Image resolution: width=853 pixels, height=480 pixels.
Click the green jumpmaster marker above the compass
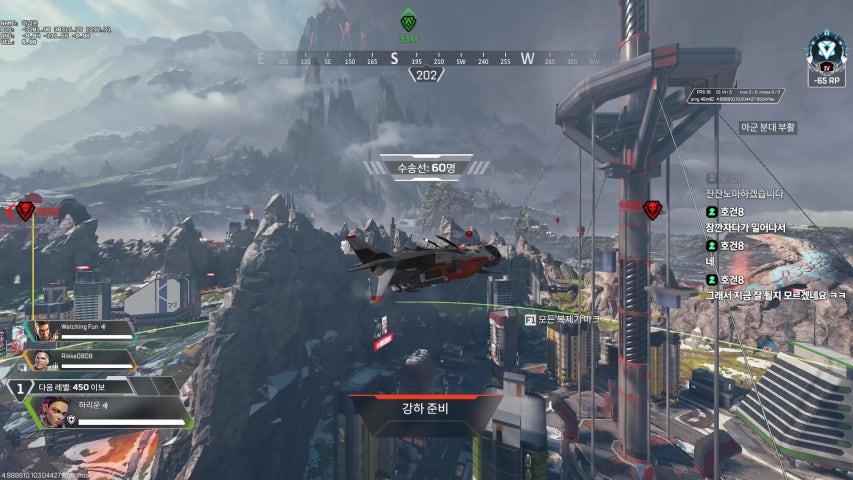[x=407, y=22]
